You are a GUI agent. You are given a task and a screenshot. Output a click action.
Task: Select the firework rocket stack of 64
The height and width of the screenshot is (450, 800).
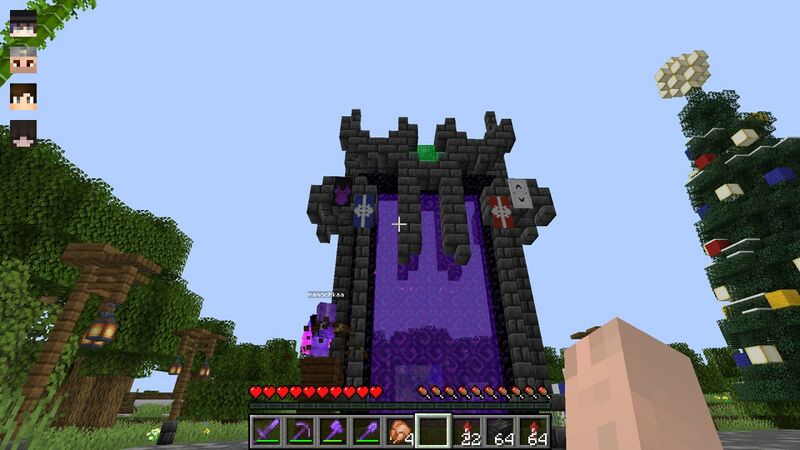532,431
